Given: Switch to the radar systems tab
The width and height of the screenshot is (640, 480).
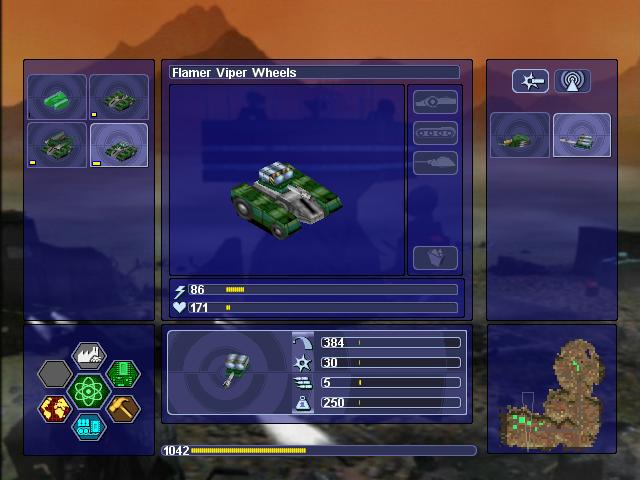Looking at the screenshot, I should click(572, 81).
